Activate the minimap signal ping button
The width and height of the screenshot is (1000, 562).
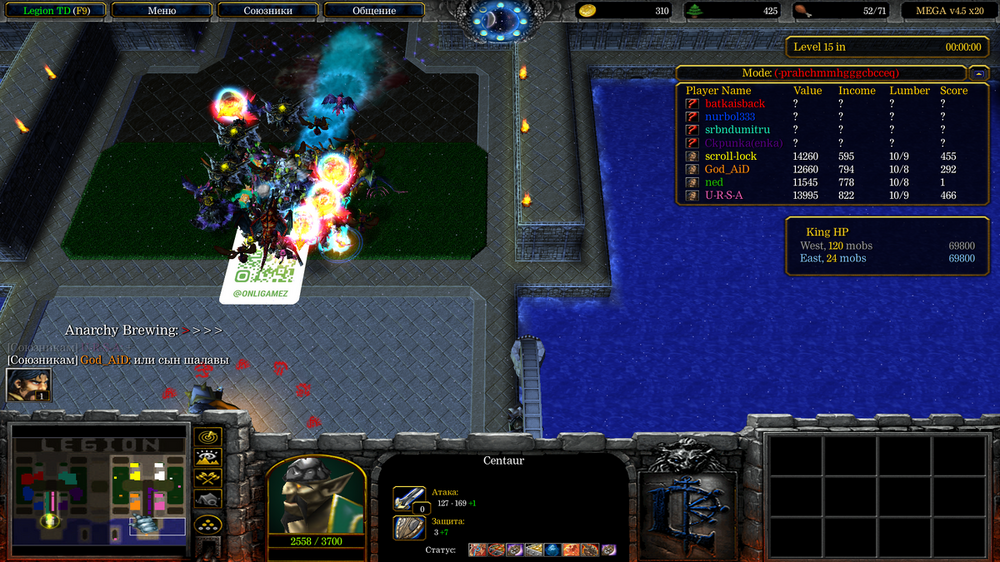[x=208, y=438]
